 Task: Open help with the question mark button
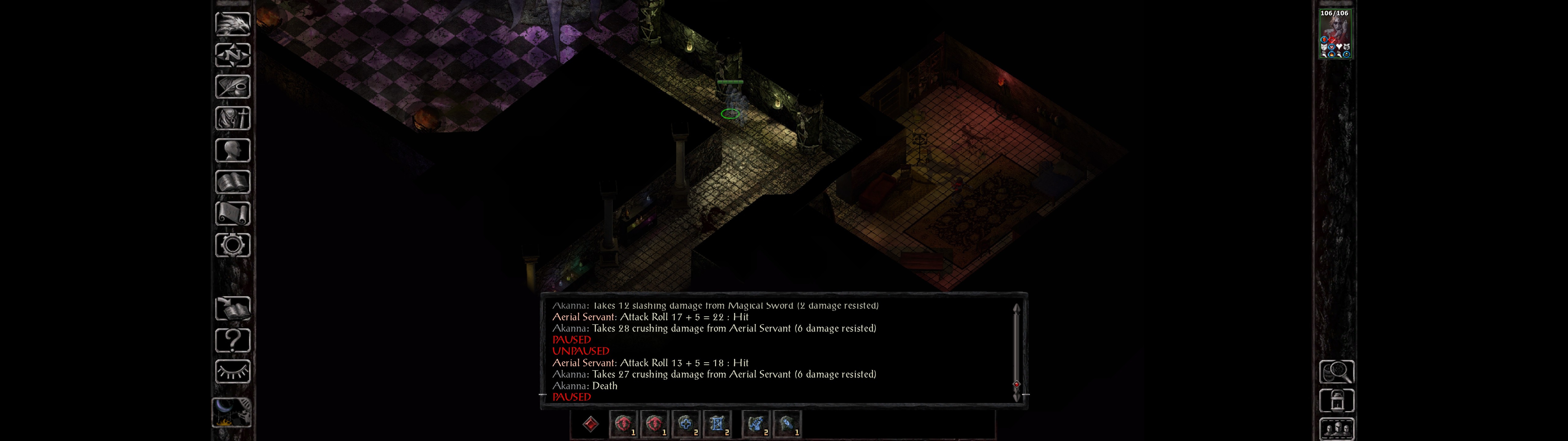point(232,340)
